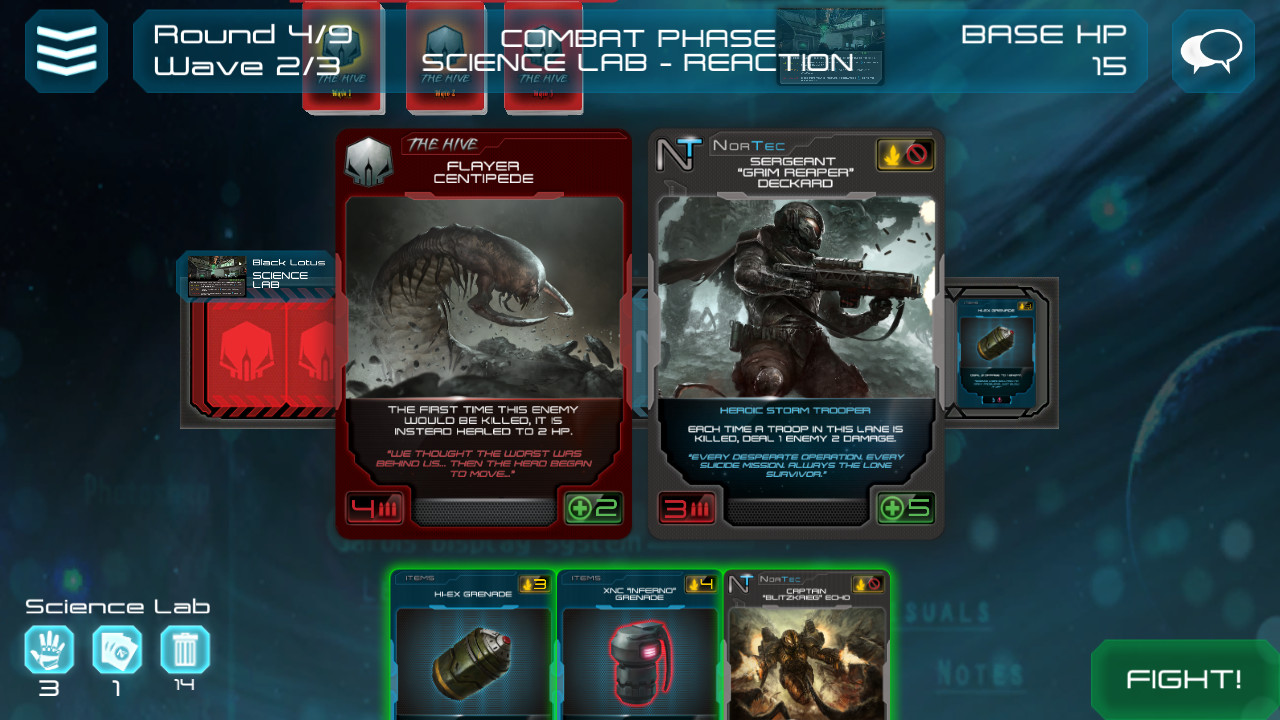Image resolution: width=1280 pixels, height=720 pixels.
Task: Toggle the yellow ability icon on Deckard's card
Action: 892,155
